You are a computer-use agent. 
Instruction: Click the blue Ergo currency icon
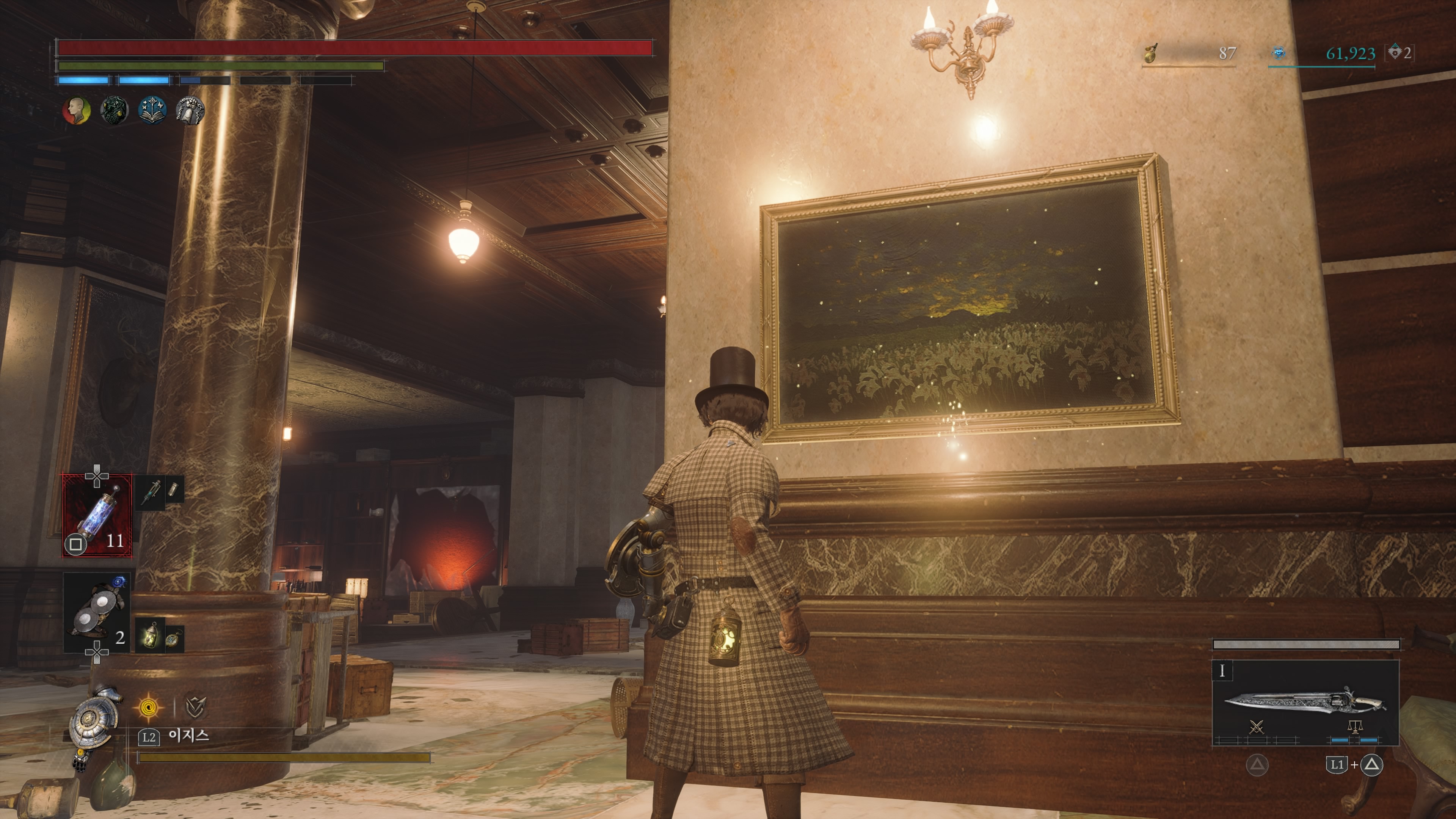(x=1279, y=54)
